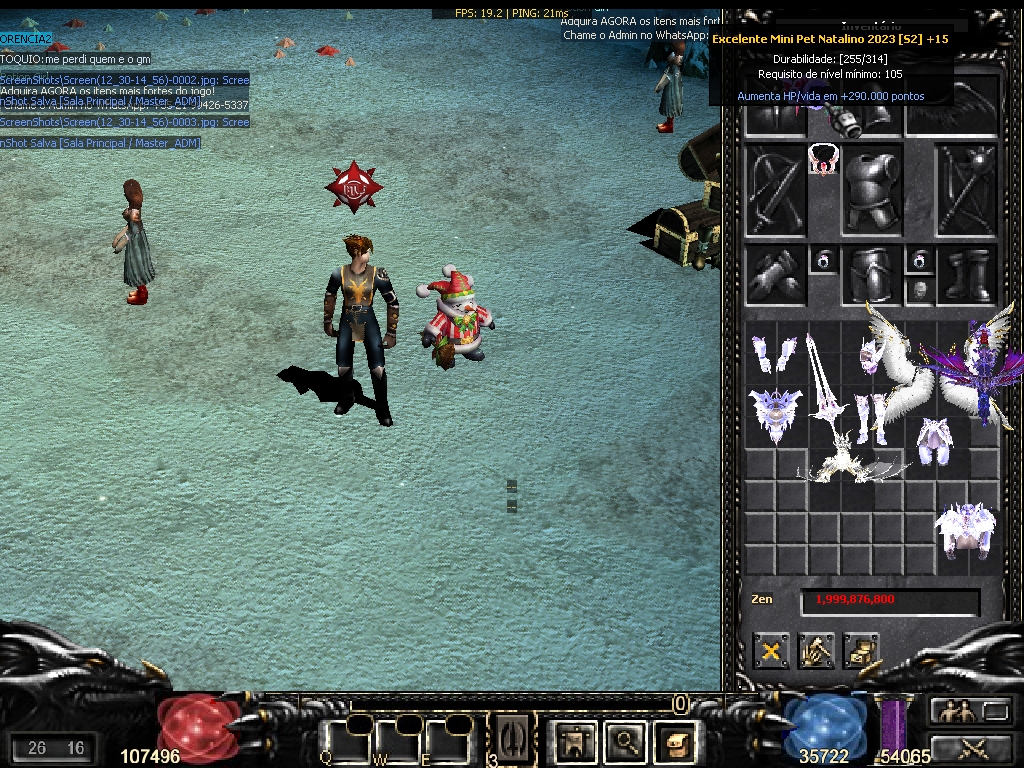Viewport: 1024px width, 768px height.
Task: Pick the white gloves in inventory
Action: coord(774,353)
